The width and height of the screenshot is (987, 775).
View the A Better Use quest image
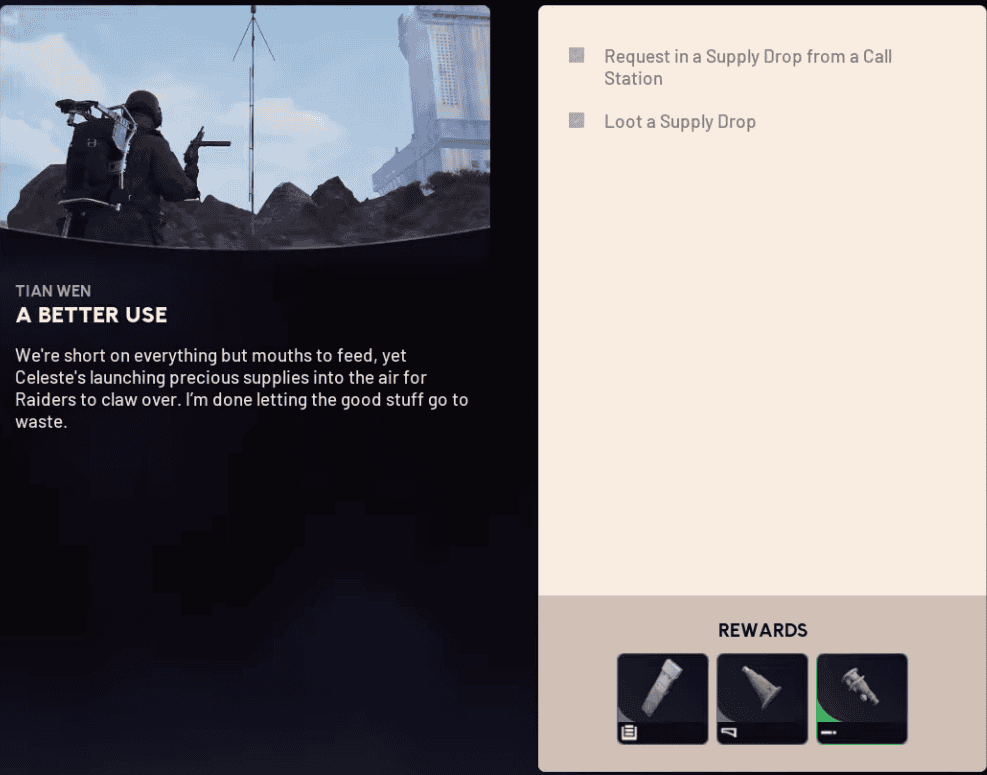coord(245,125)
